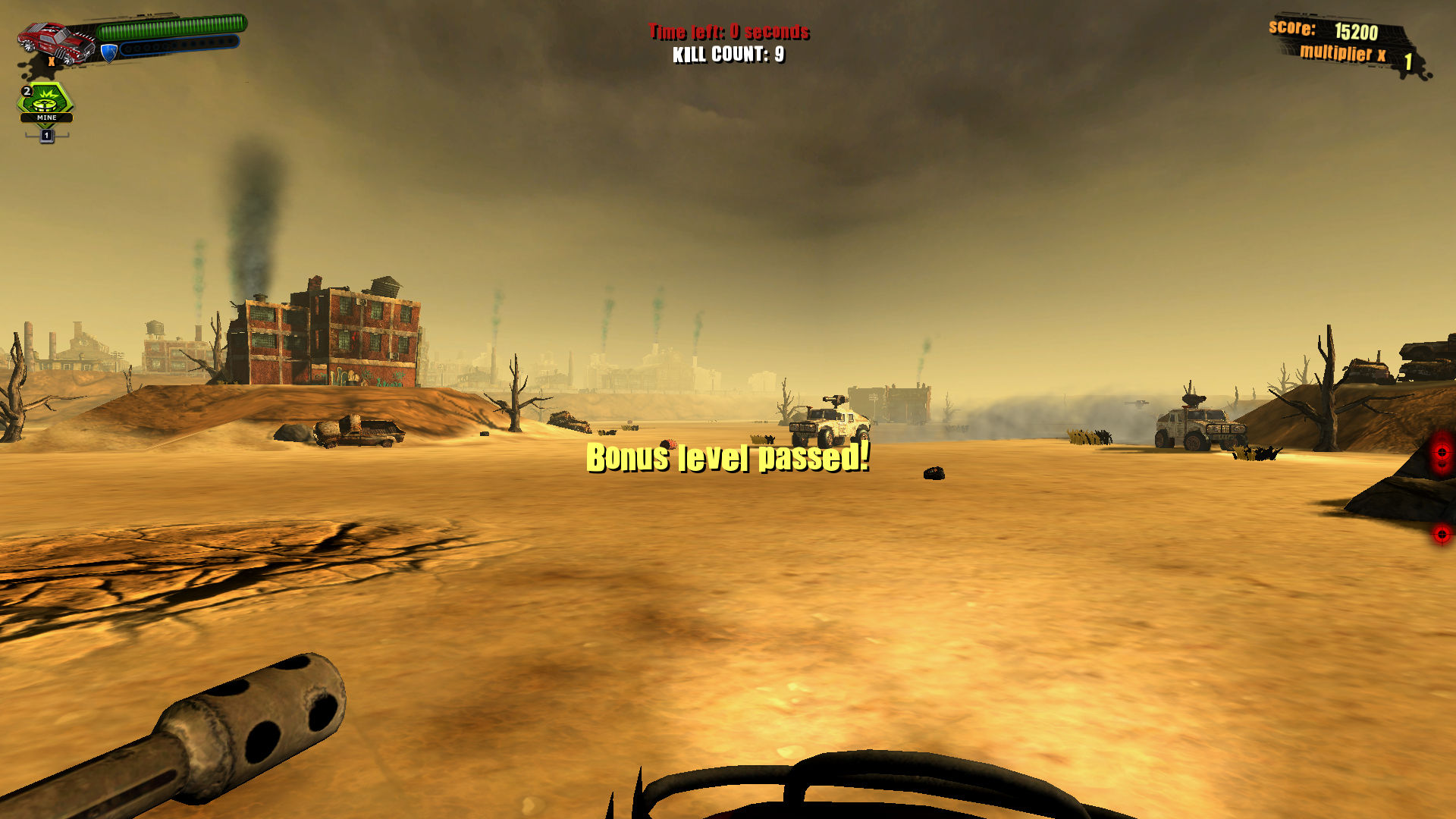
Task: Click the red player car portrait
Action: (x=53, y=42)
